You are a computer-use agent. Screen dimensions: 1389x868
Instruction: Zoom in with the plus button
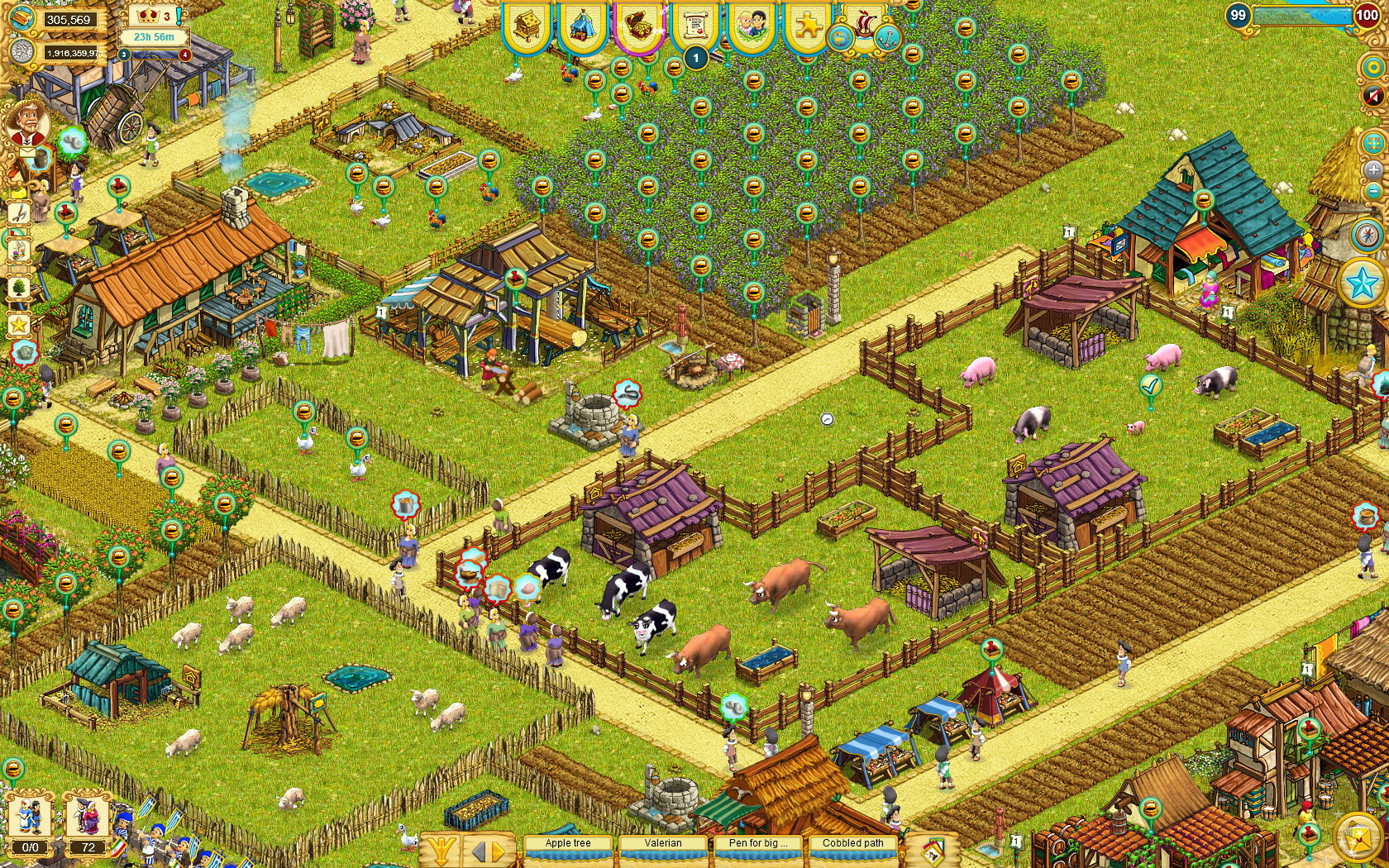(1372, 169)
